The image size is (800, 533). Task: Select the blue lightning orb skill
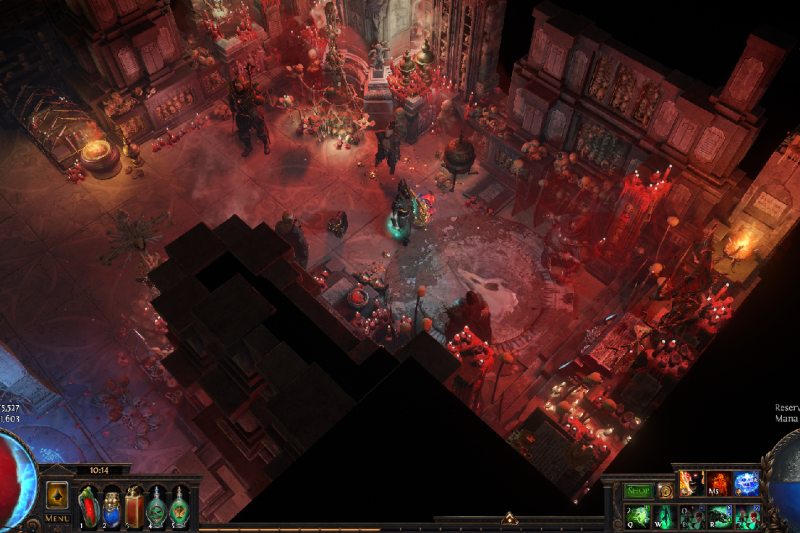tap(746, 484)
